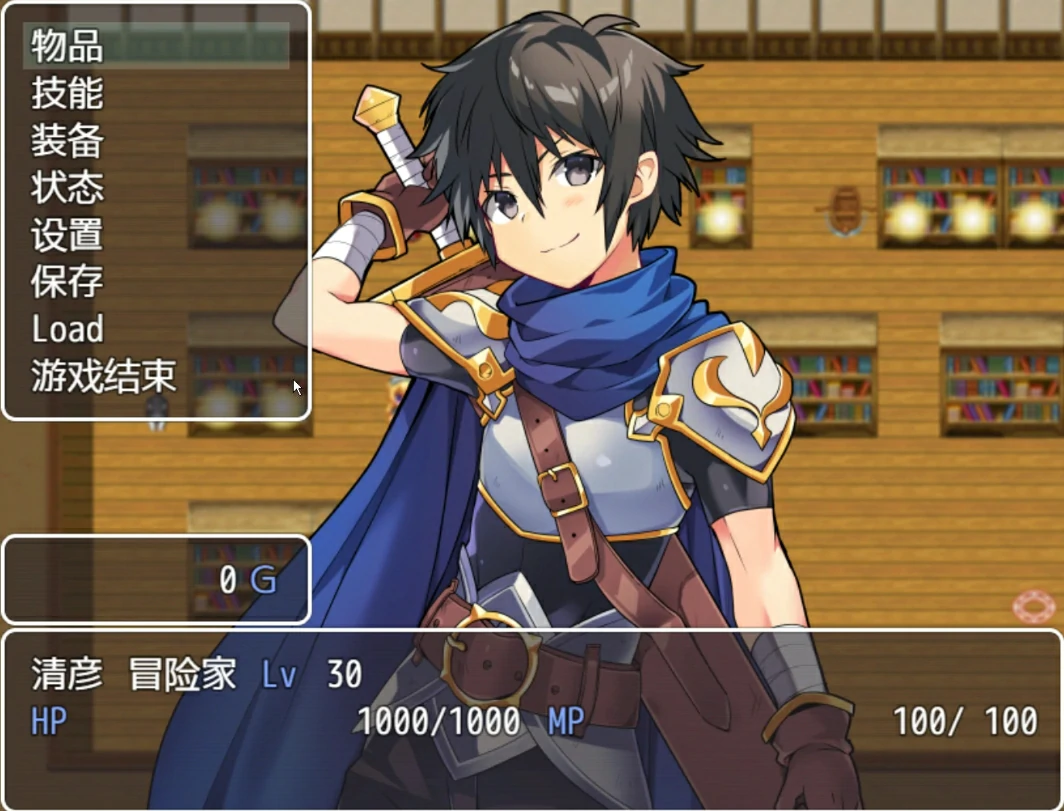Choose the 装备 (Equipment) entry

(x=67, y=140)
